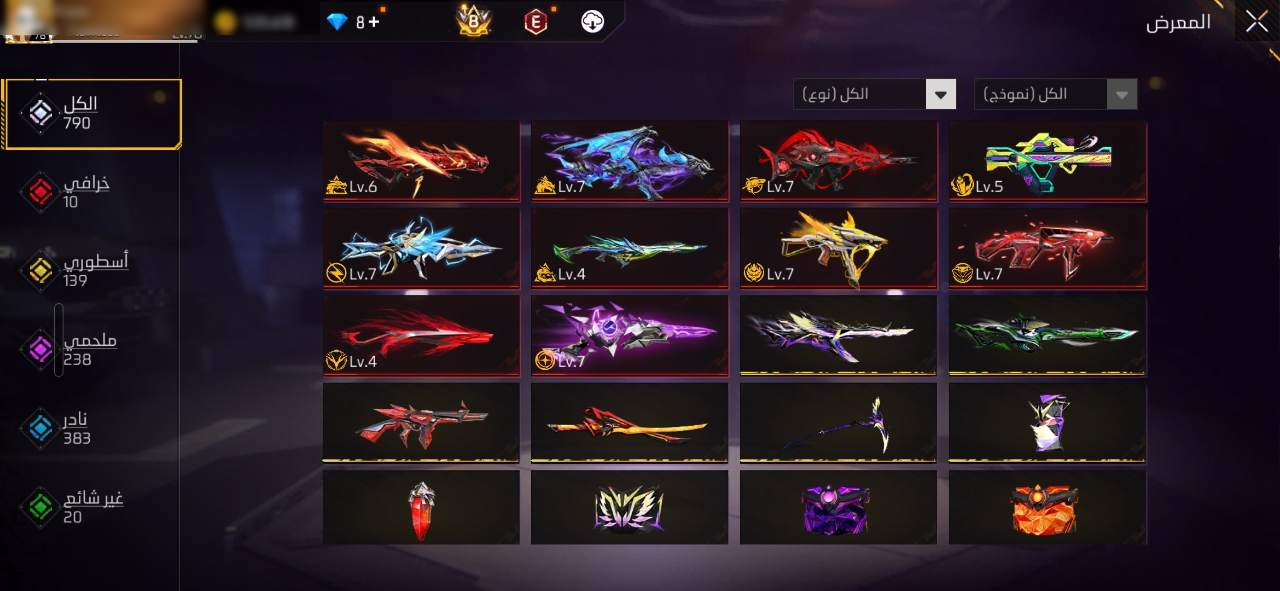This screenshot has width=1280, height=591.
Task: Select the red crystal item
Action: pyautogui.click(x=421, y=508)
